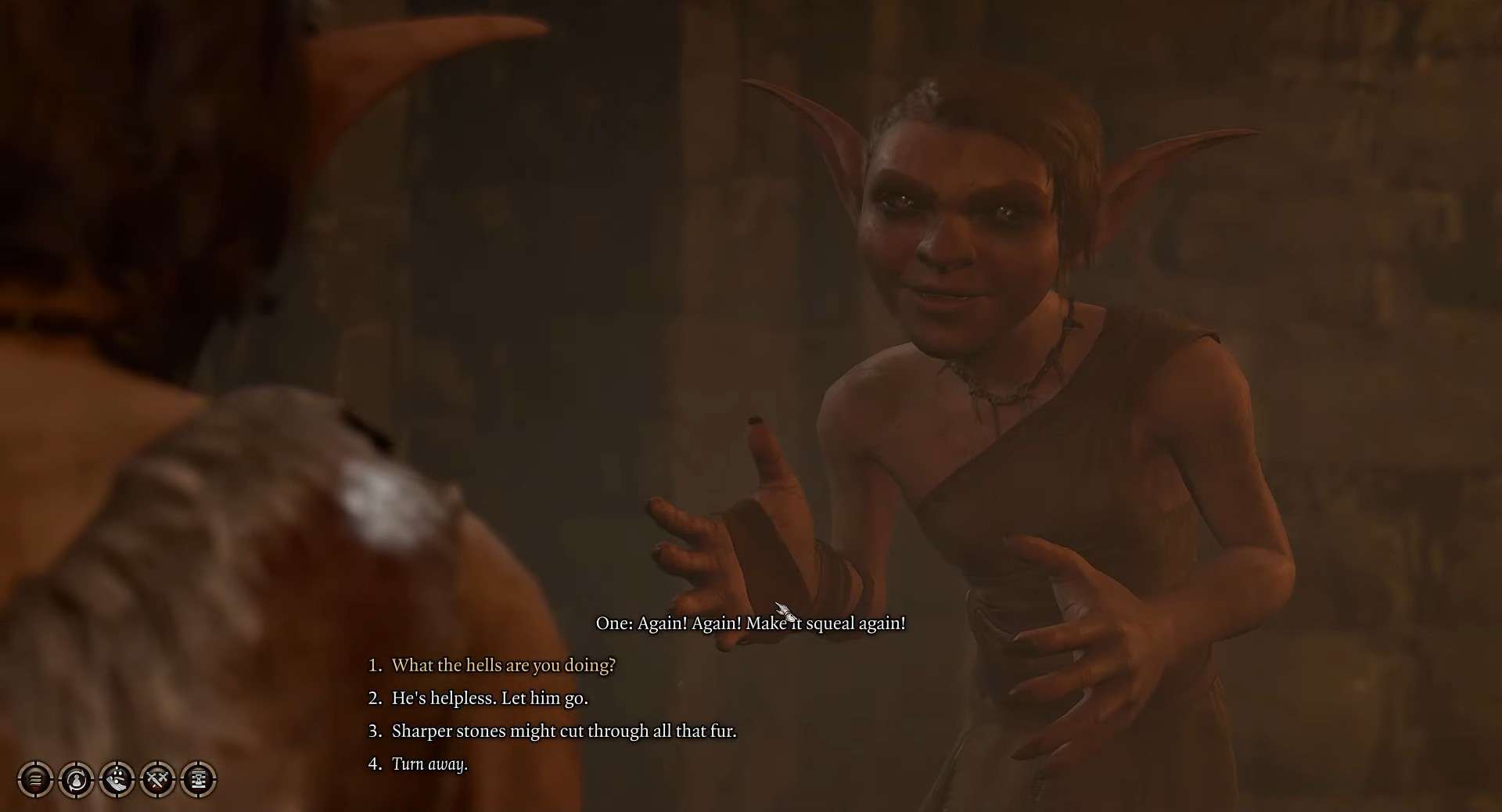Choose the "Turn away." response
1502x812 pixels.
(x=429, y=763)
